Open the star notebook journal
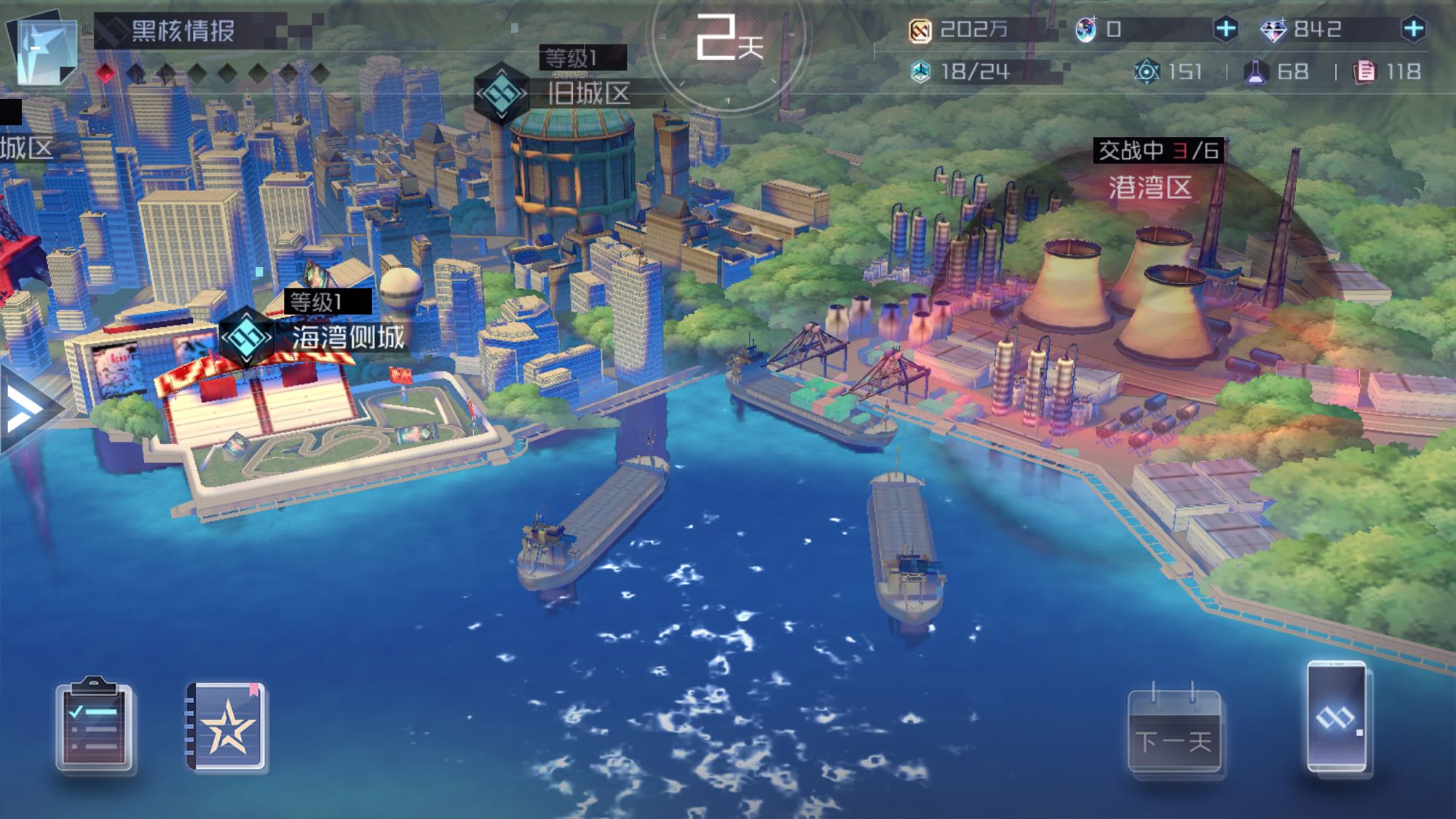Screen dimensions: 1456x819 (226, 726)
